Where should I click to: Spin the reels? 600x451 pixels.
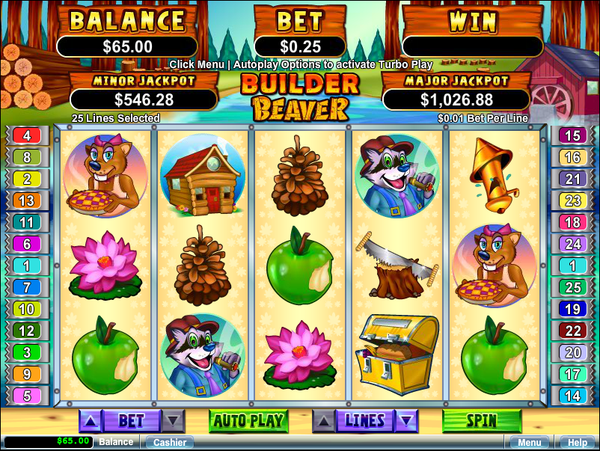point(482,421)
